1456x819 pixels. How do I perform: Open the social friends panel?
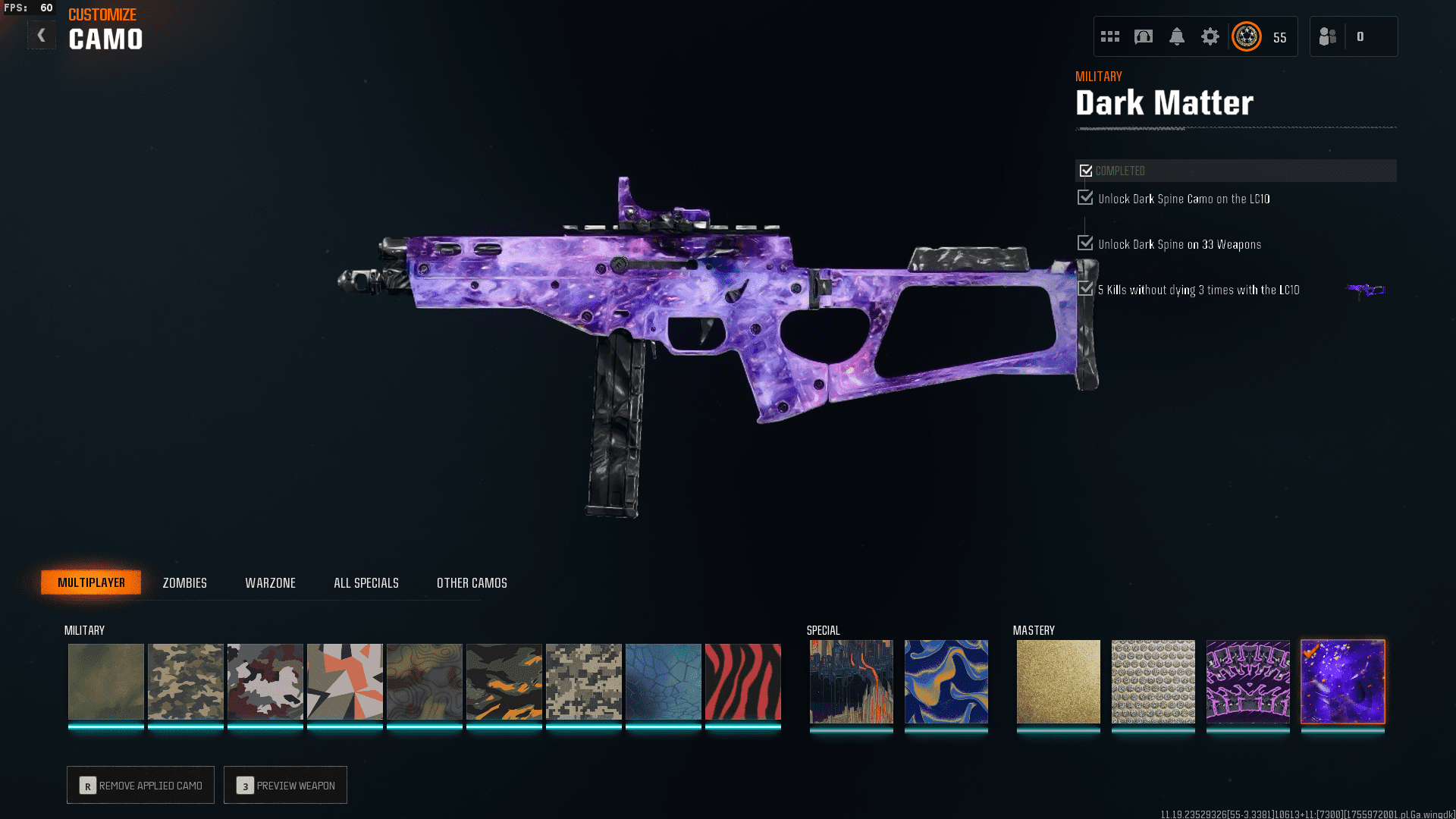[1329, 36]
